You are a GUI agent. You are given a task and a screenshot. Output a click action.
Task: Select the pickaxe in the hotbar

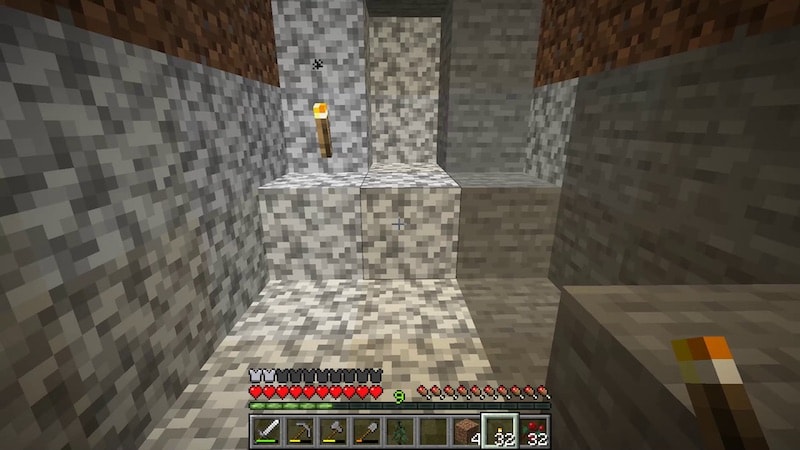tap(299, 431)
